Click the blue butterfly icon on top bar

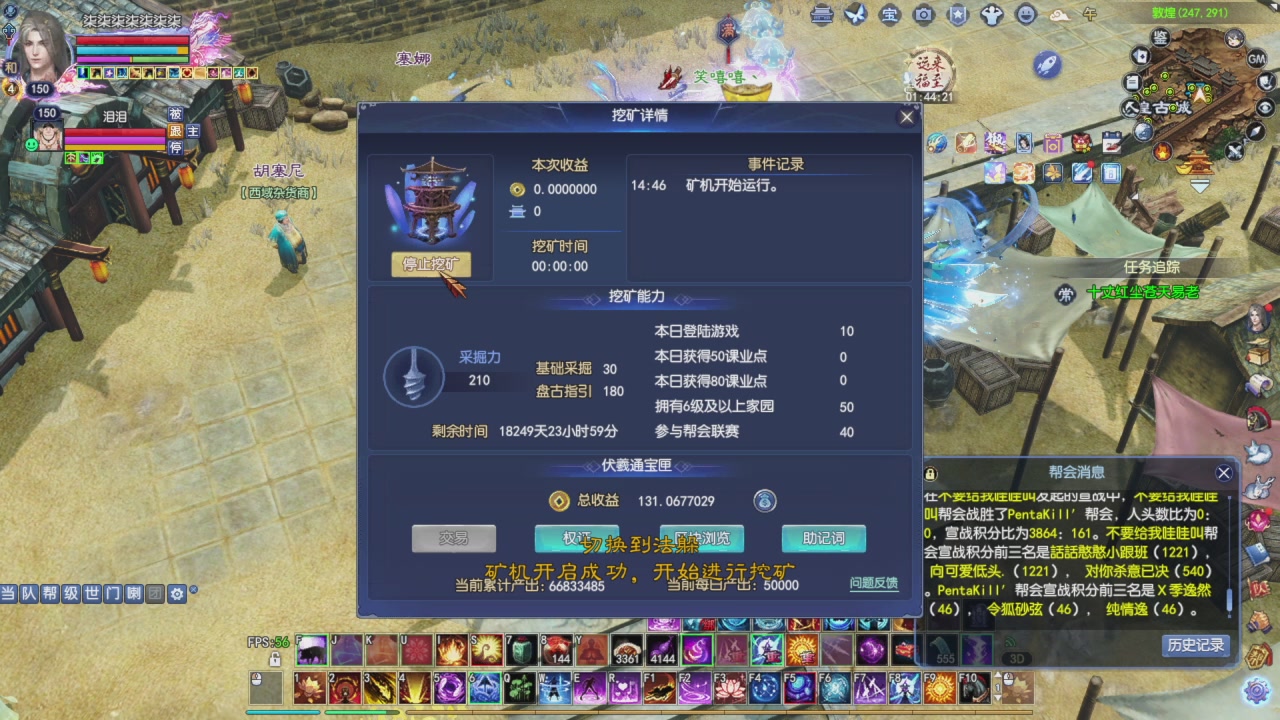pos(854,14)
